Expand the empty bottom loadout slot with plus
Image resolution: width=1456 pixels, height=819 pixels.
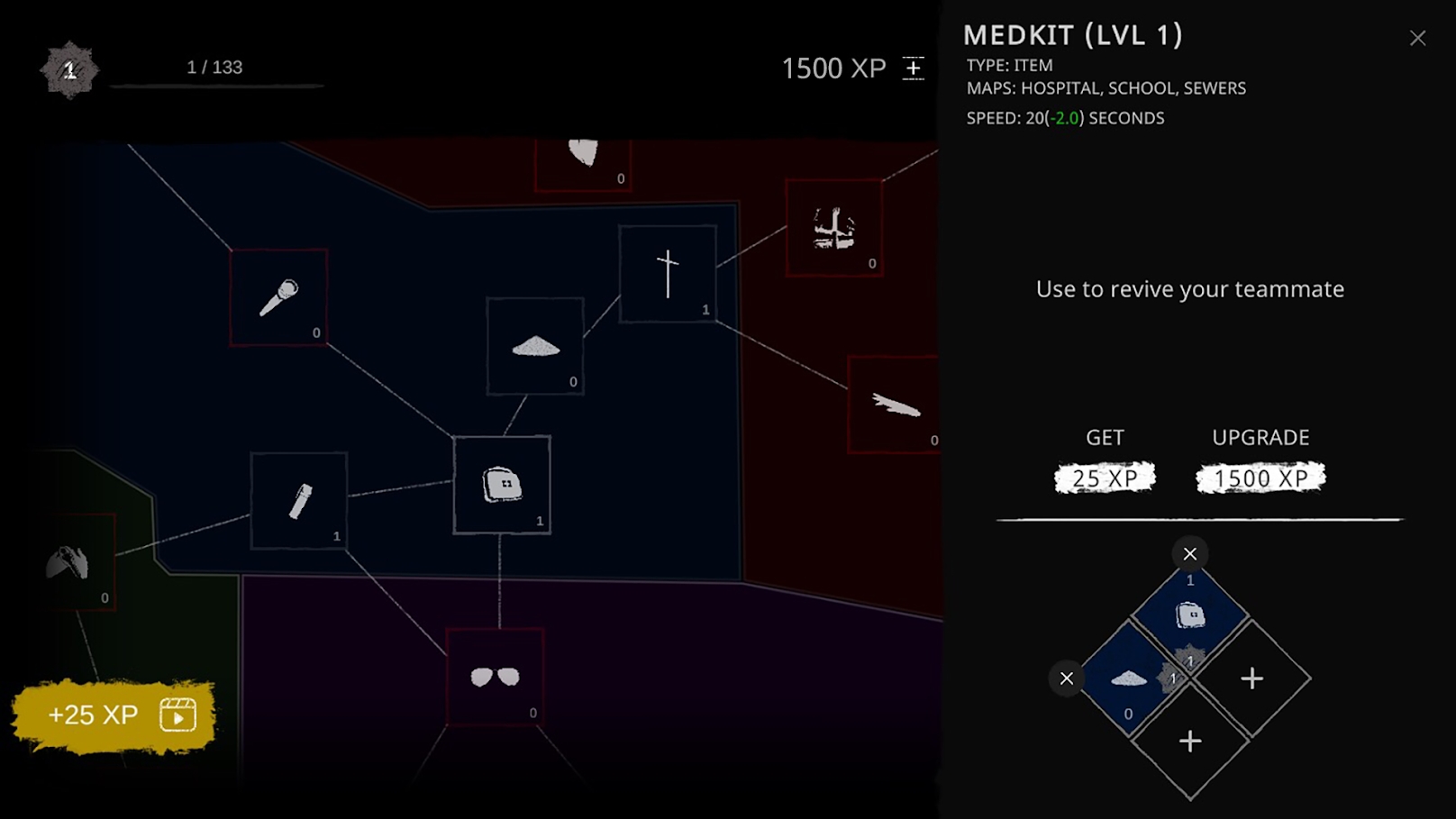click(x=1188, y=742)
